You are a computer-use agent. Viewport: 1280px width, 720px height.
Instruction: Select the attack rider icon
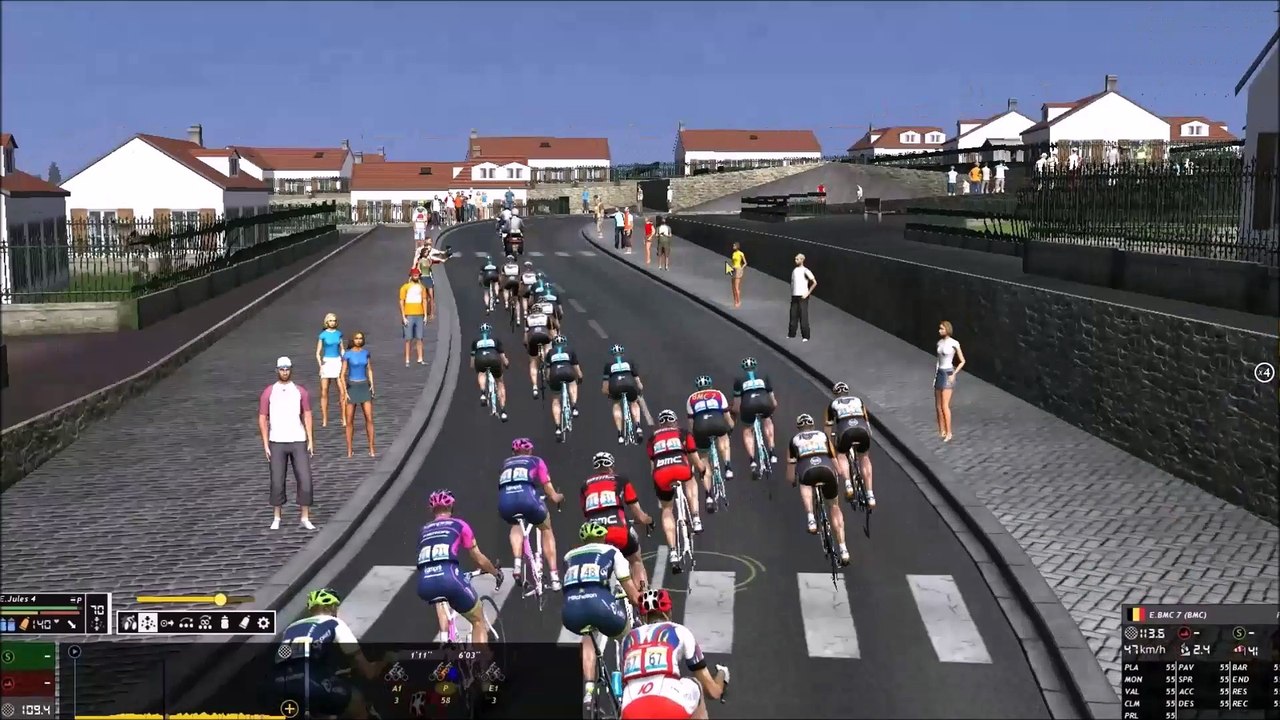(x=129, y=623)
